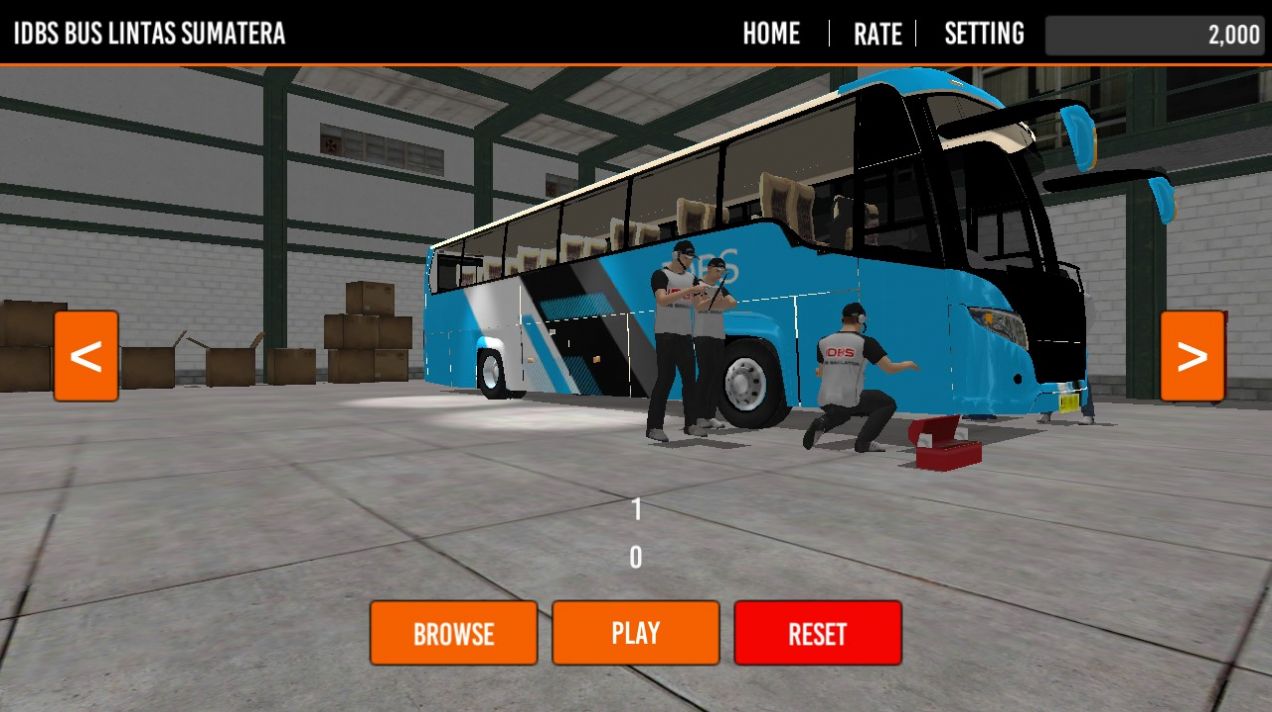Image resolution: width=1272 pixels, height=712 pixels.
Task: Show the previous bus with left arrow
Action: point(86,356)
